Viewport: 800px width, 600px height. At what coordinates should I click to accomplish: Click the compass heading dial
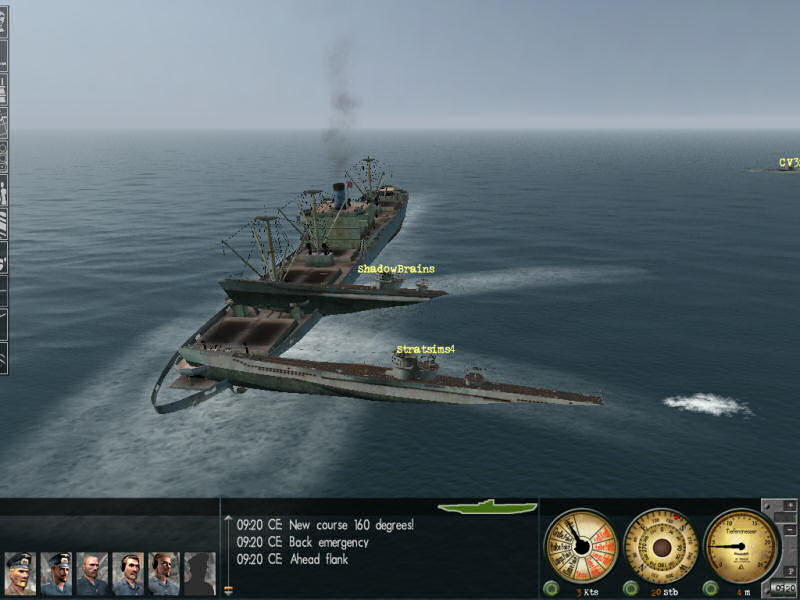[660, 546]
